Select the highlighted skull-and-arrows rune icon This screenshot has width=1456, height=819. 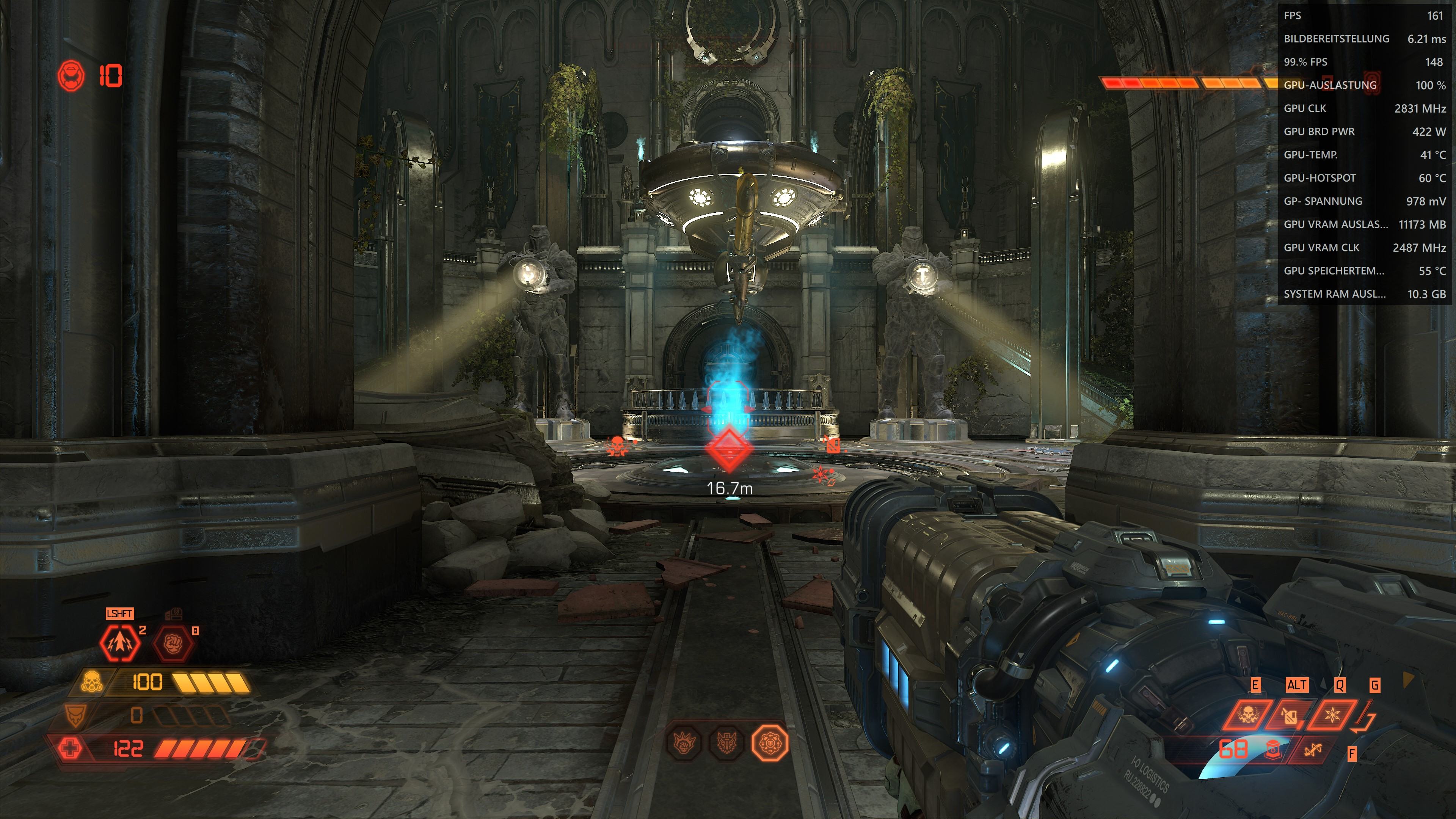tap(770, 743)
